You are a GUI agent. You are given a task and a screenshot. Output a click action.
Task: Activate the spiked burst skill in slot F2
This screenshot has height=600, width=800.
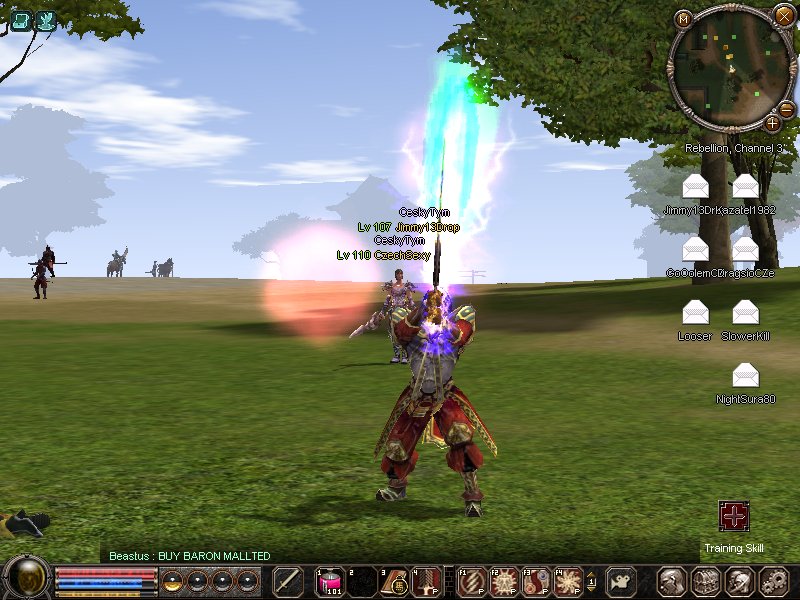504,581
